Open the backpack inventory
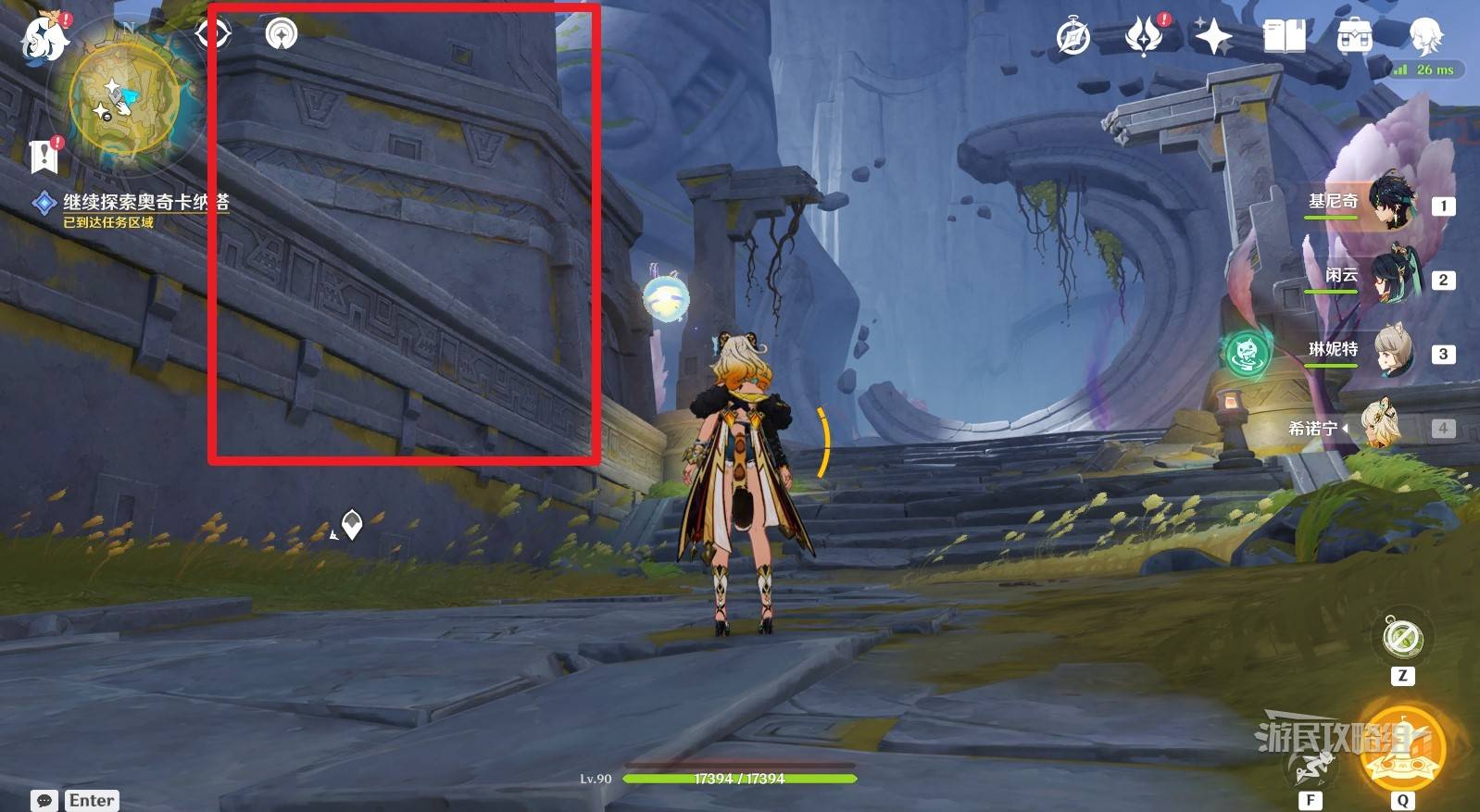Screen dimensions: 1480x812 1354,37
